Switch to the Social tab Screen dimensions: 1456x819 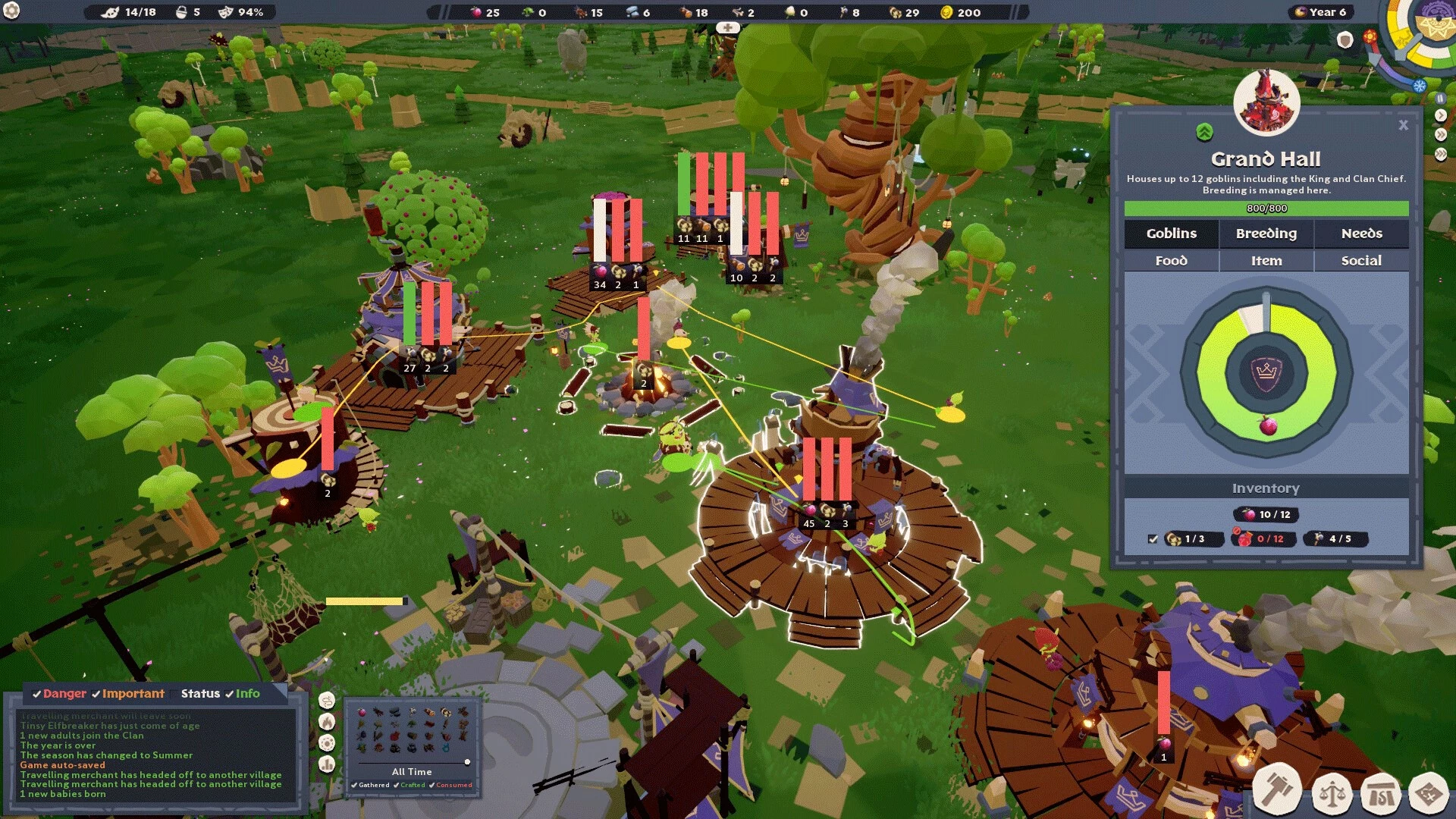[x=1361, y=261]
